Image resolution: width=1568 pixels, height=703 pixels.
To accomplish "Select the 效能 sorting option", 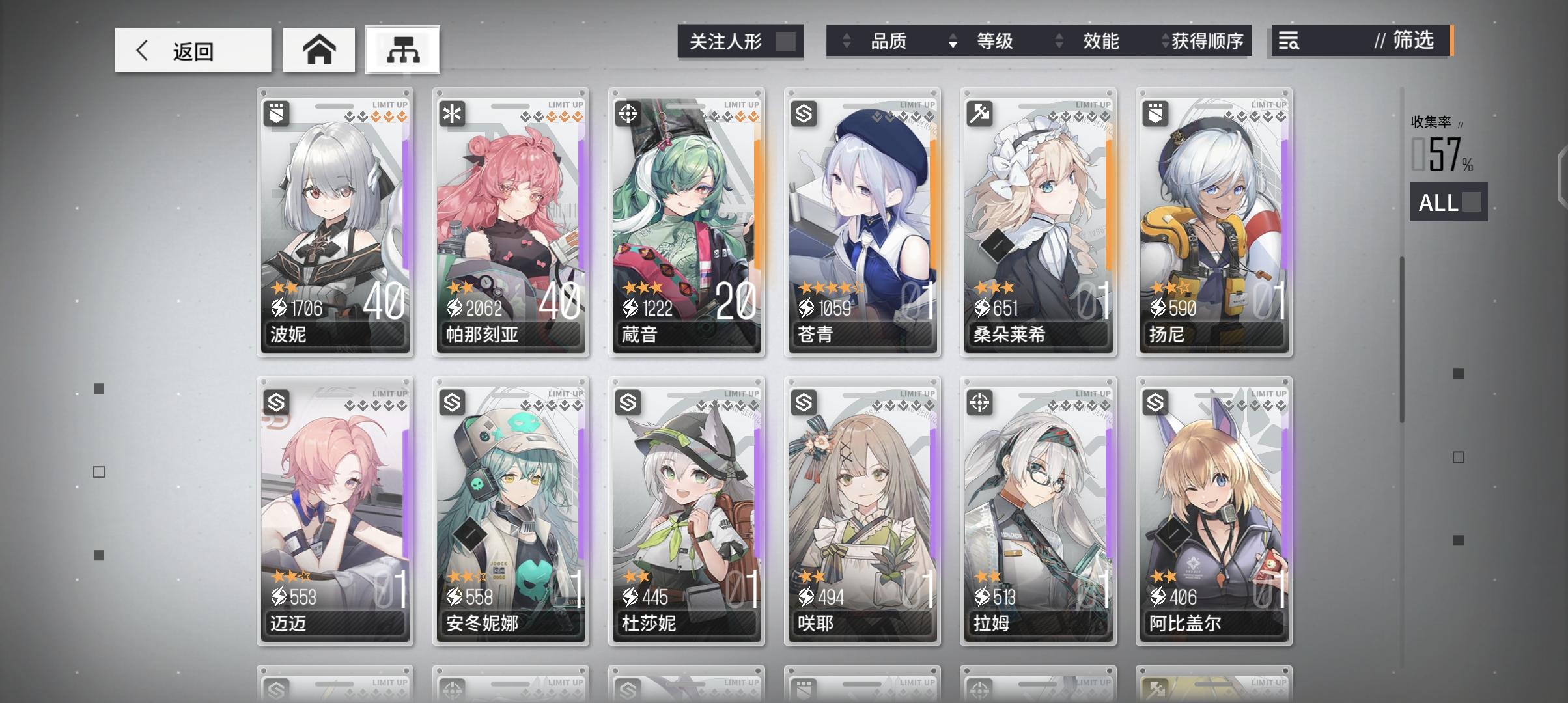I will pos(1102,41).
